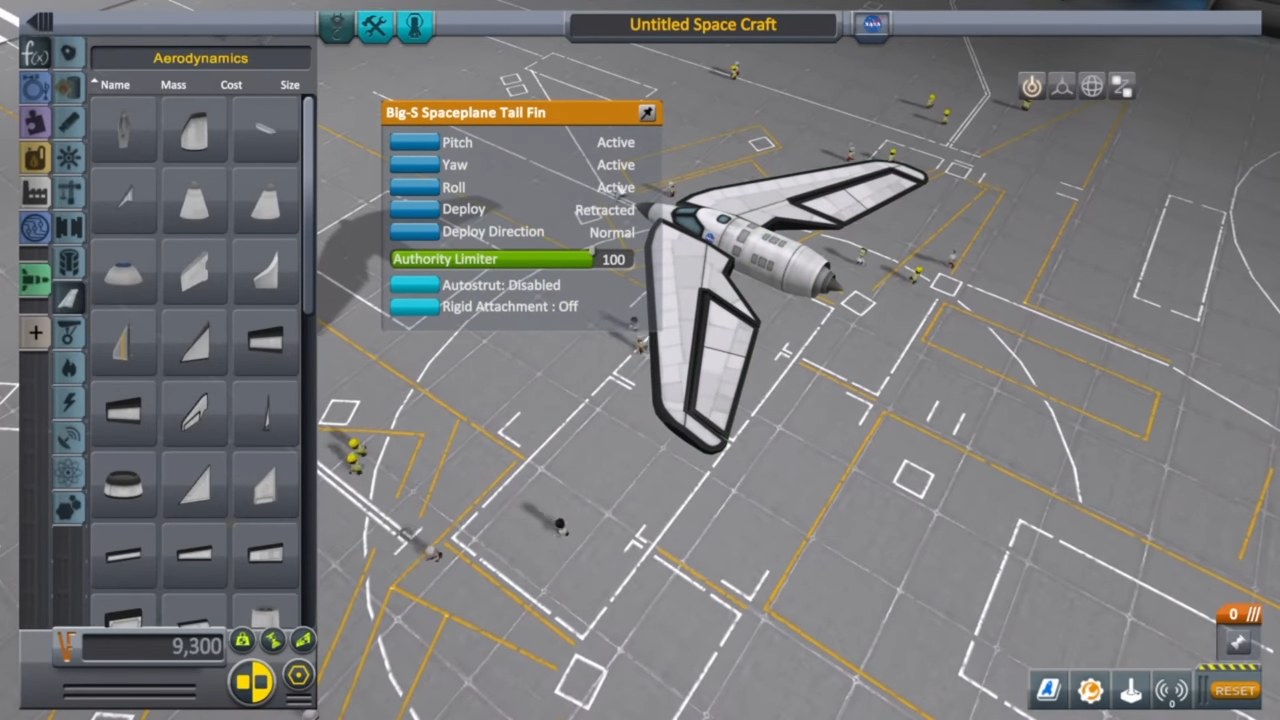Image resolution: width=1280 pixels, height=720 pixels.
Task: Cycle the Deploy setting to Extended
Action: pos(414,209)
